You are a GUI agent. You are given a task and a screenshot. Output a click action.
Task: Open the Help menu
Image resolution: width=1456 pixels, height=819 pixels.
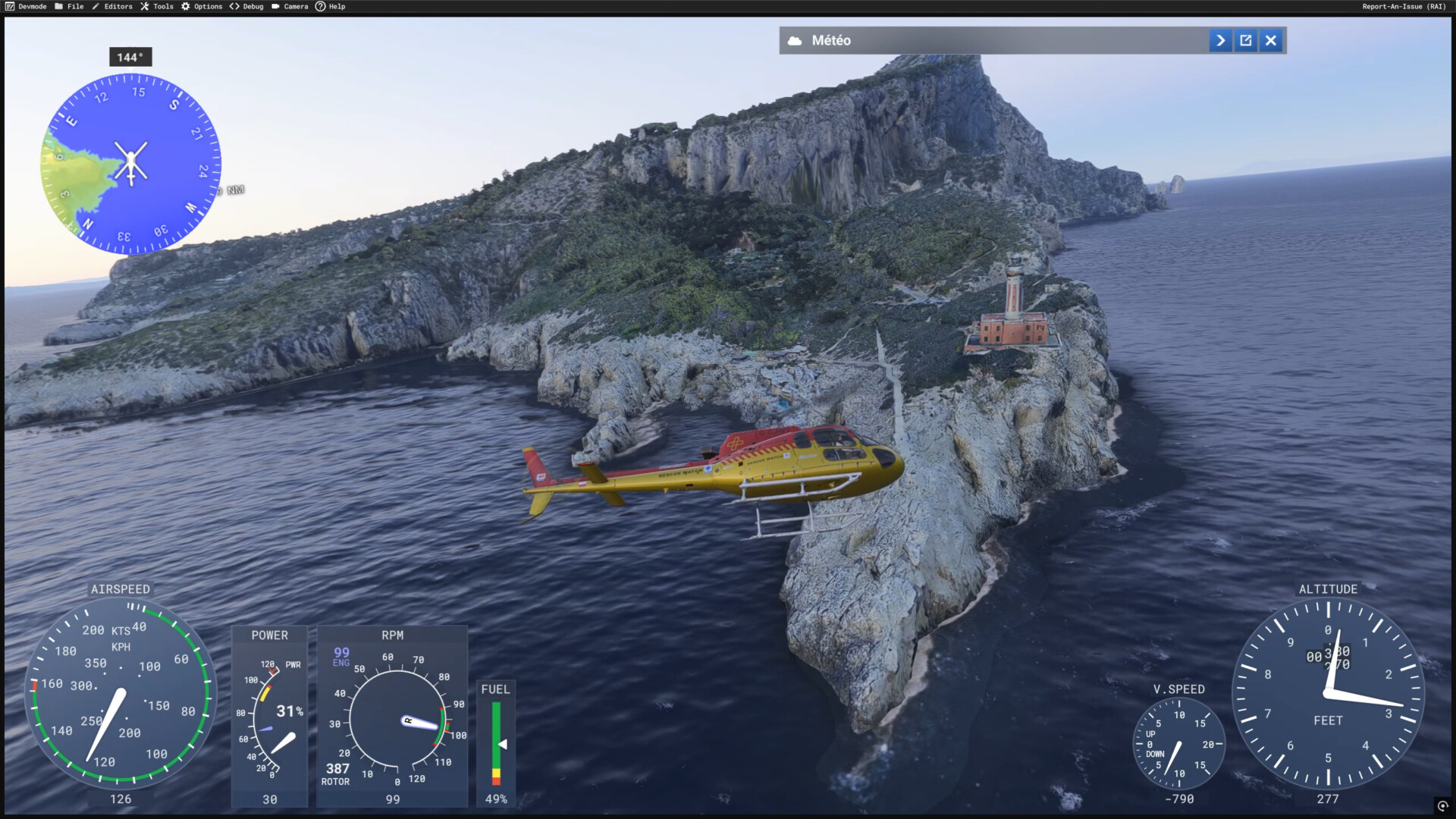point(331,7)
